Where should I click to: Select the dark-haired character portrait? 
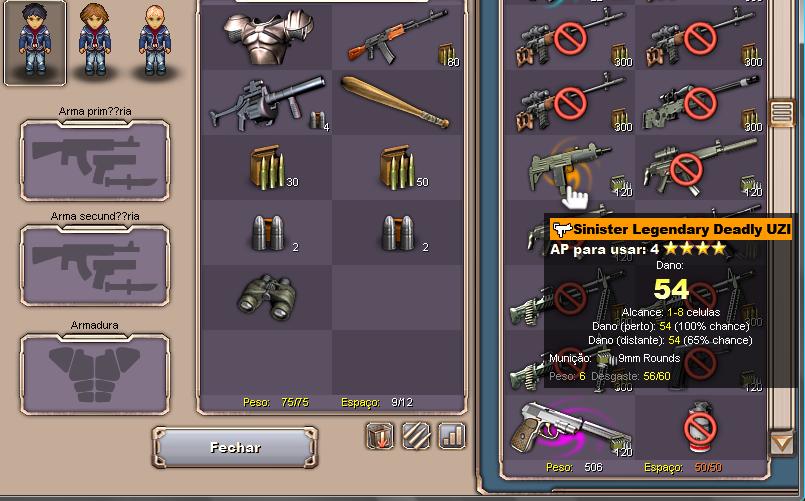pos(35,42)
